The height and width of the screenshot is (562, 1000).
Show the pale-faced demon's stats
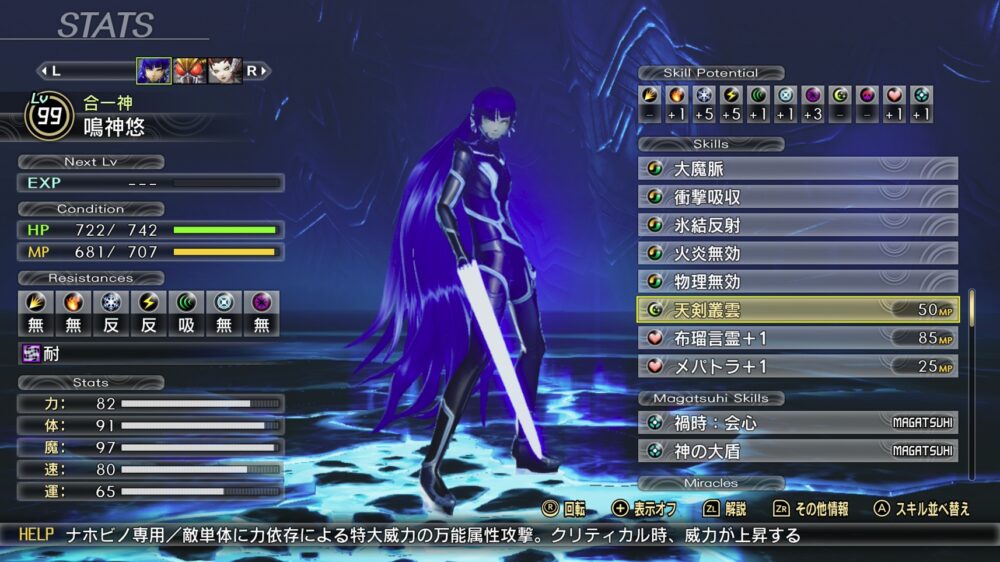click(x=225, y=70)
